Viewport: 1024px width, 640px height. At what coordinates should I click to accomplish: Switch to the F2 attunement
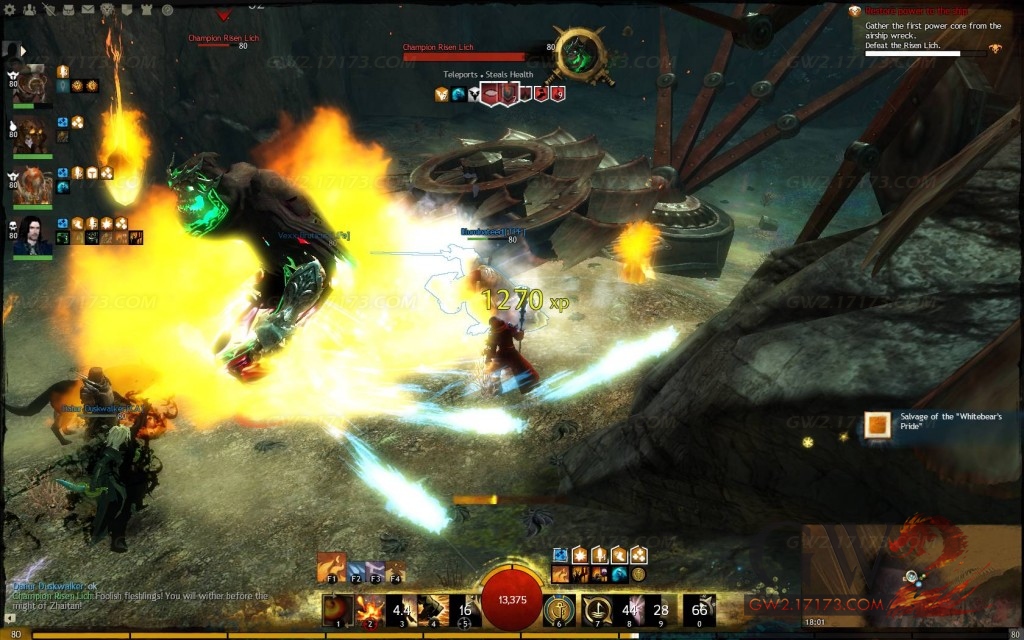pyautogui.click(x=356, y=571)
